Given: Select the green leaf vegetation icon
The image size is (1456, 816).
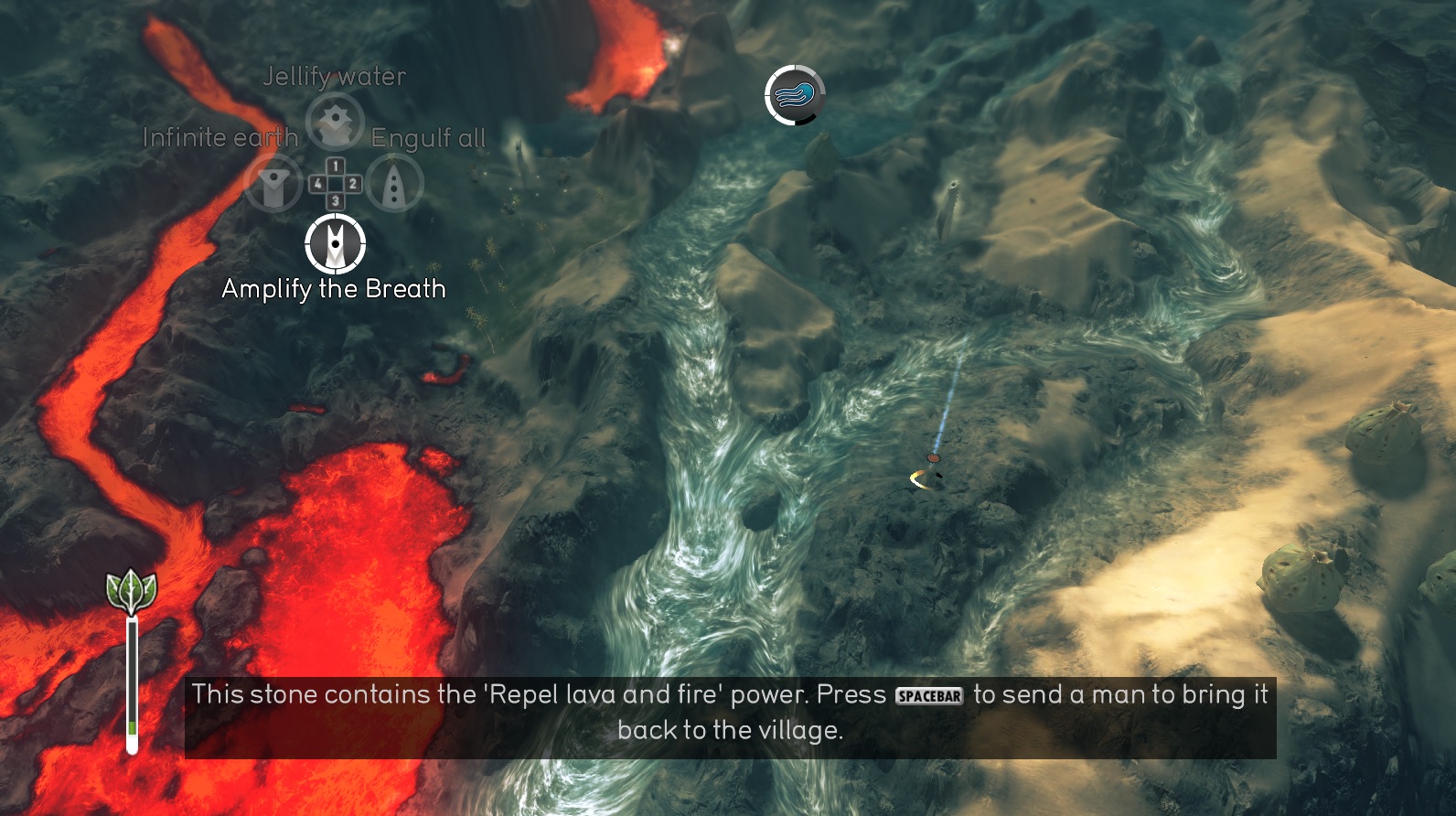Looking at the screenshot, I should tap(132, 592).
